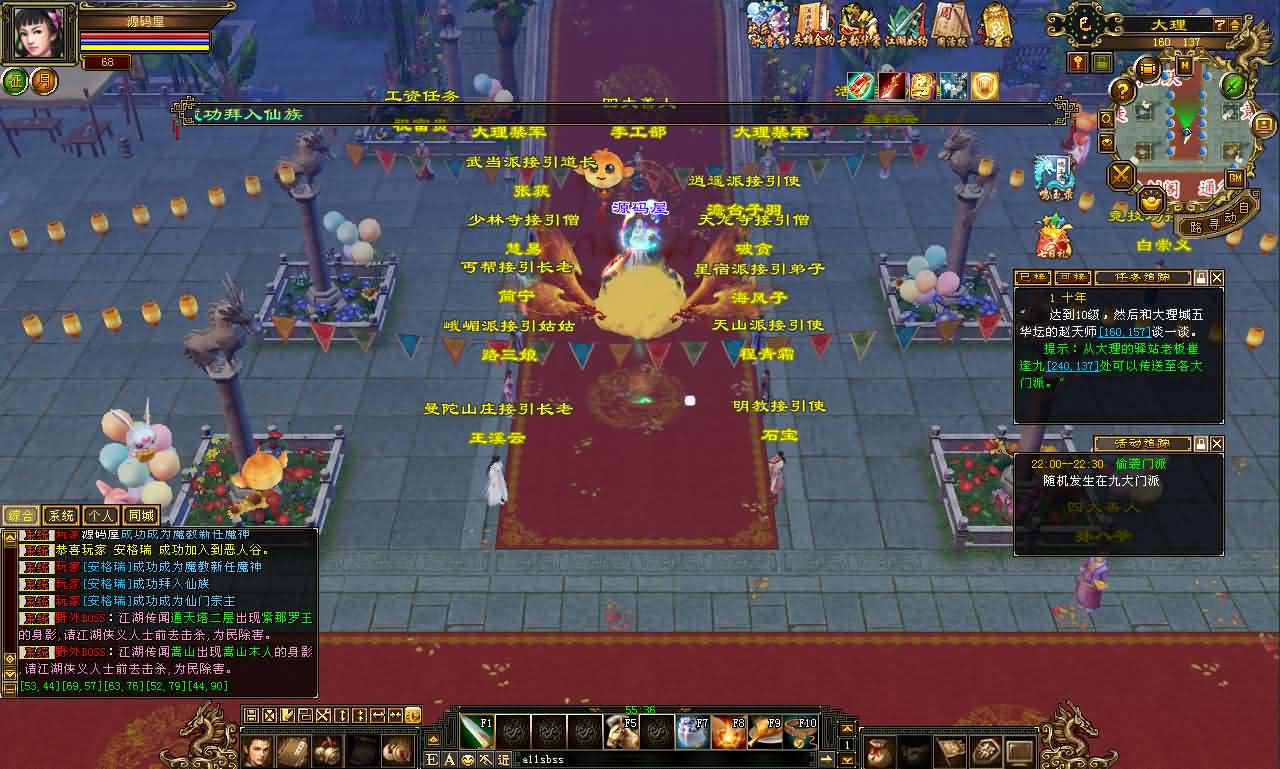Click the down arrow below hotbar page number
The height and width of the screenshot is (769, 1280).
click(x=847, y=760)
